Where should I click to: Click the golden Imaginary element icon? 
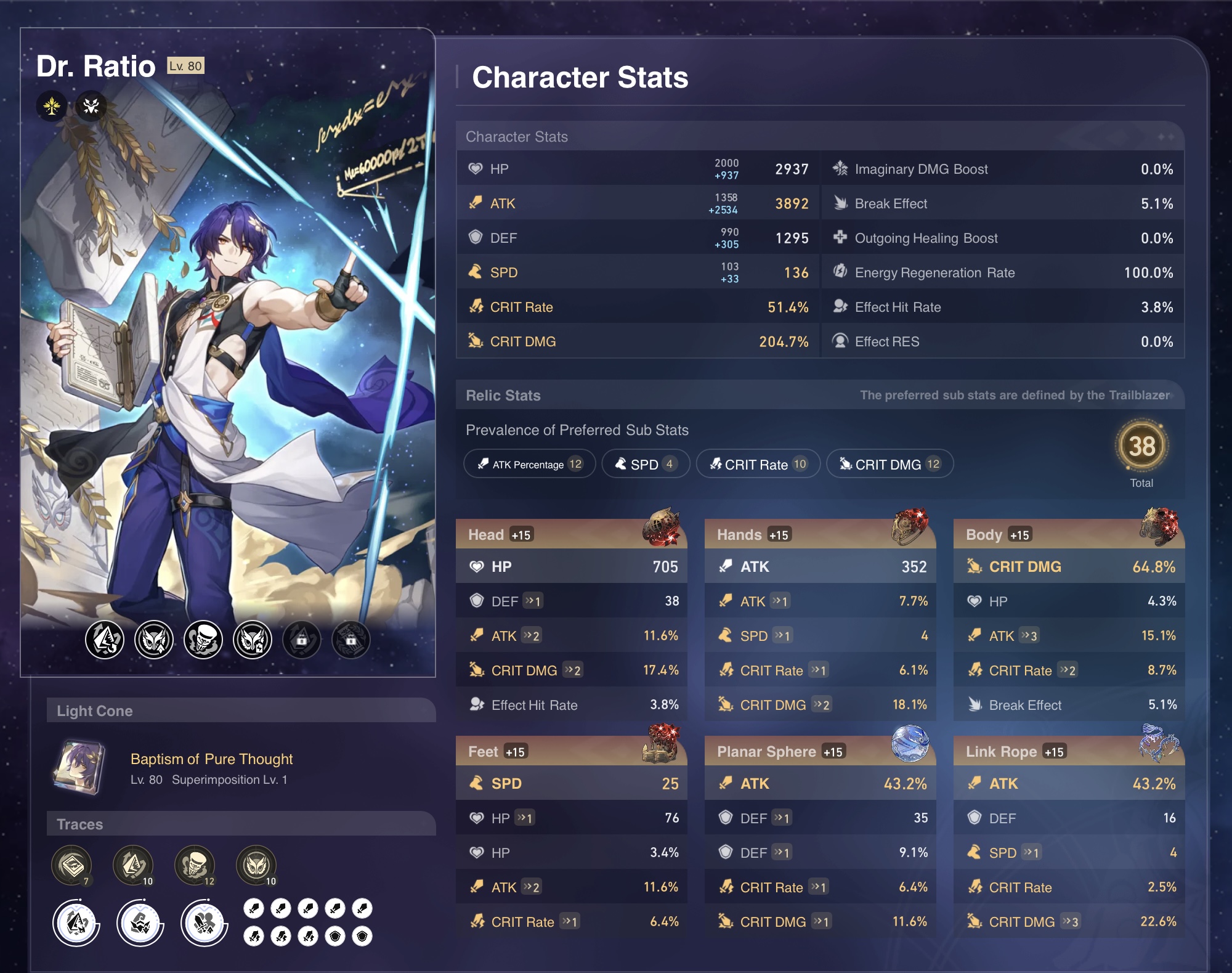52,106
